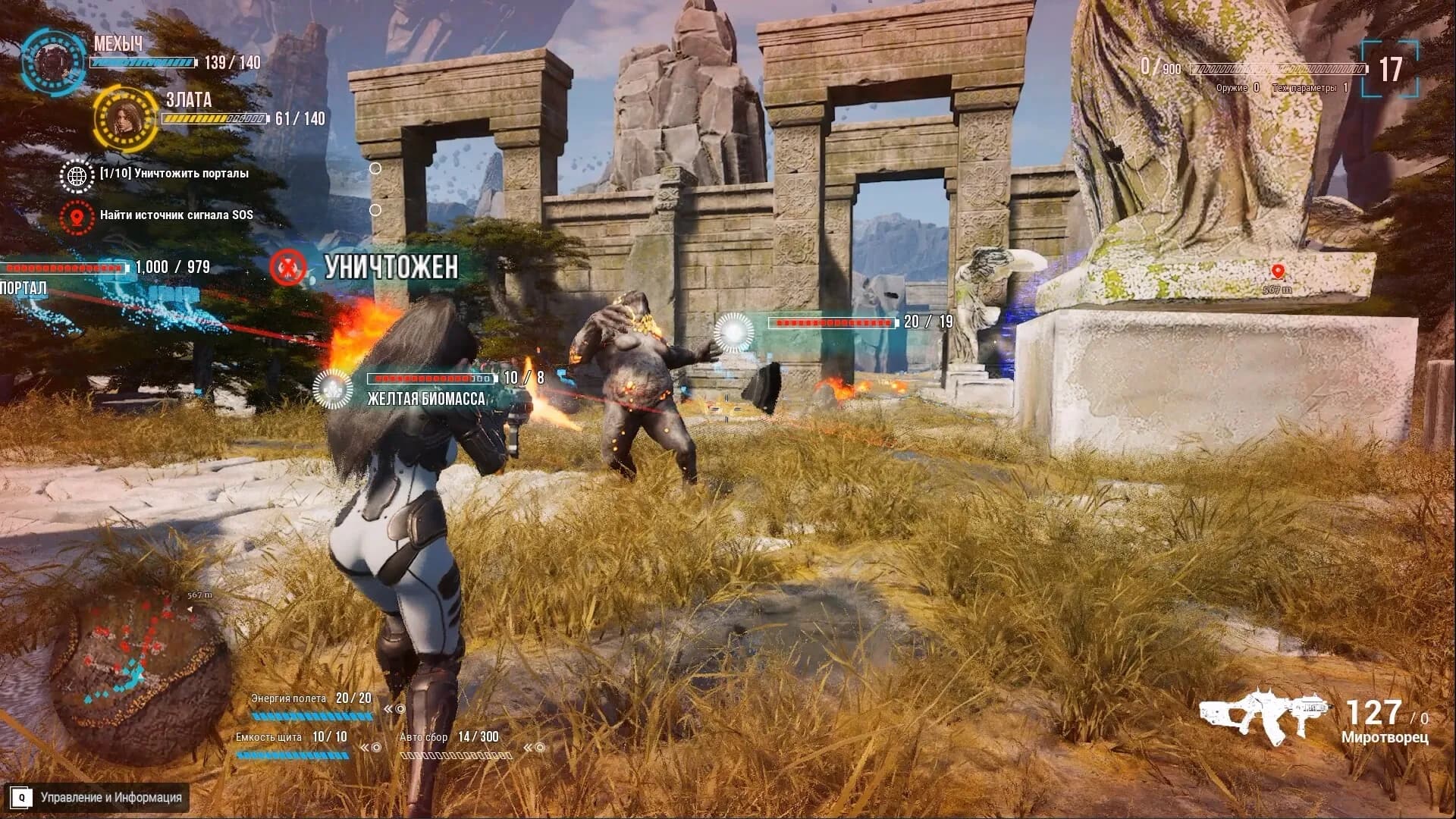Click the level 17 indicator box
This screenshot has height=819, width=1456.
pos(1390,70)
